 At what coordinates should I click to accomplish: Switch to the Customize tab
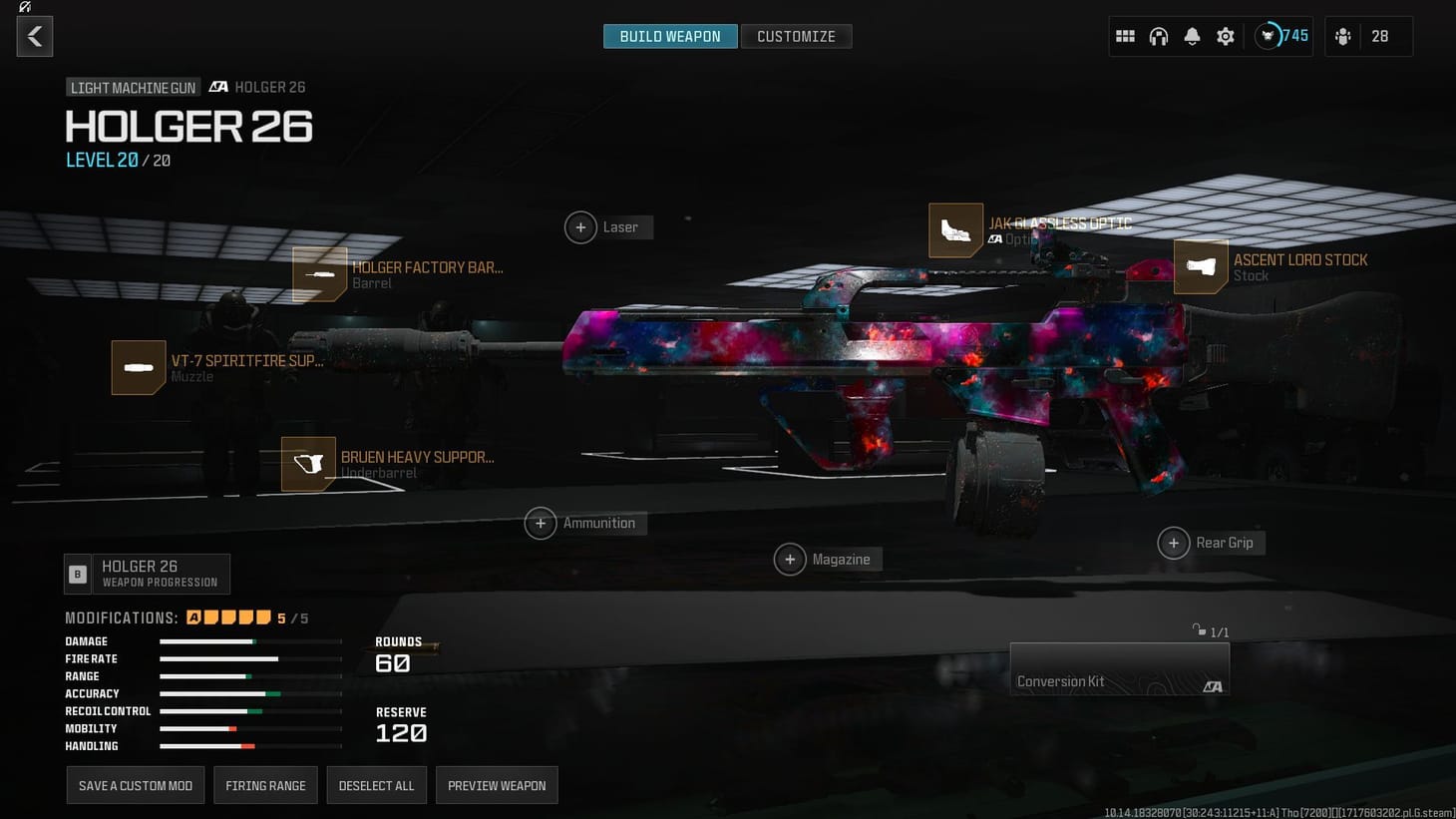(797, 36)
